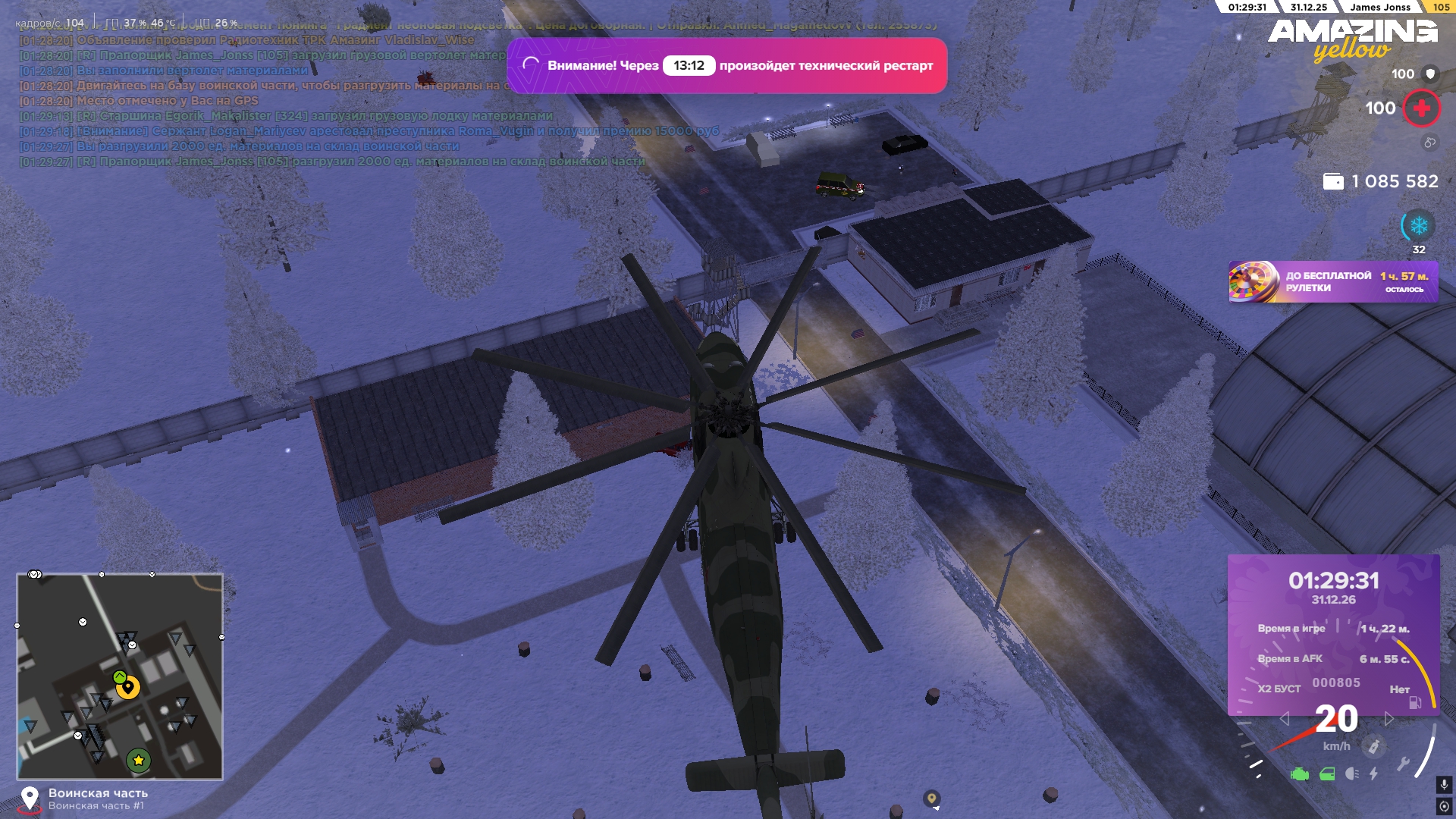The height and width of the screenshot is (819, 1456).
Task: Click the wrench repair icon
Action: pyautogui.click(x=1403, y=764)
